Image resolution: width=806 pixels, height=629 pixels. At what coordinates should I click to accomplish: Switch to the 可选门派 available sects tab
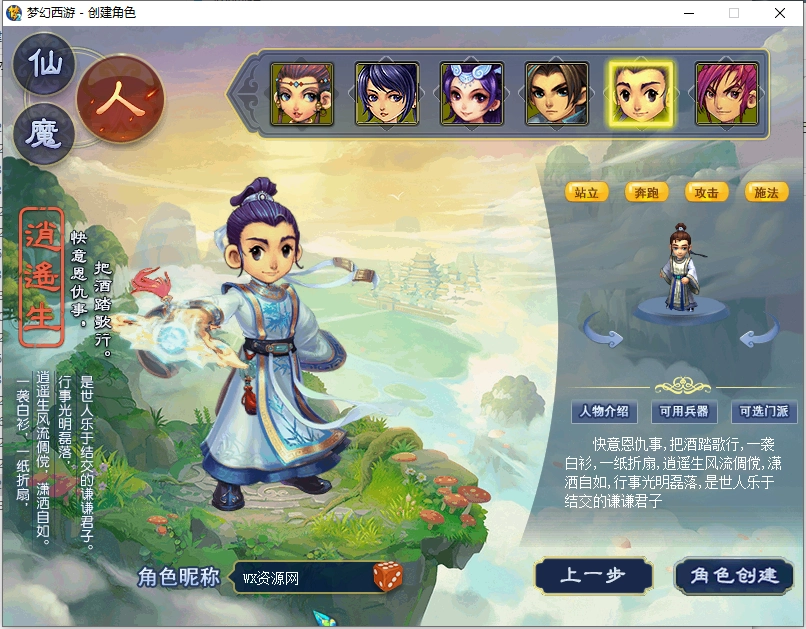point(764,411)
